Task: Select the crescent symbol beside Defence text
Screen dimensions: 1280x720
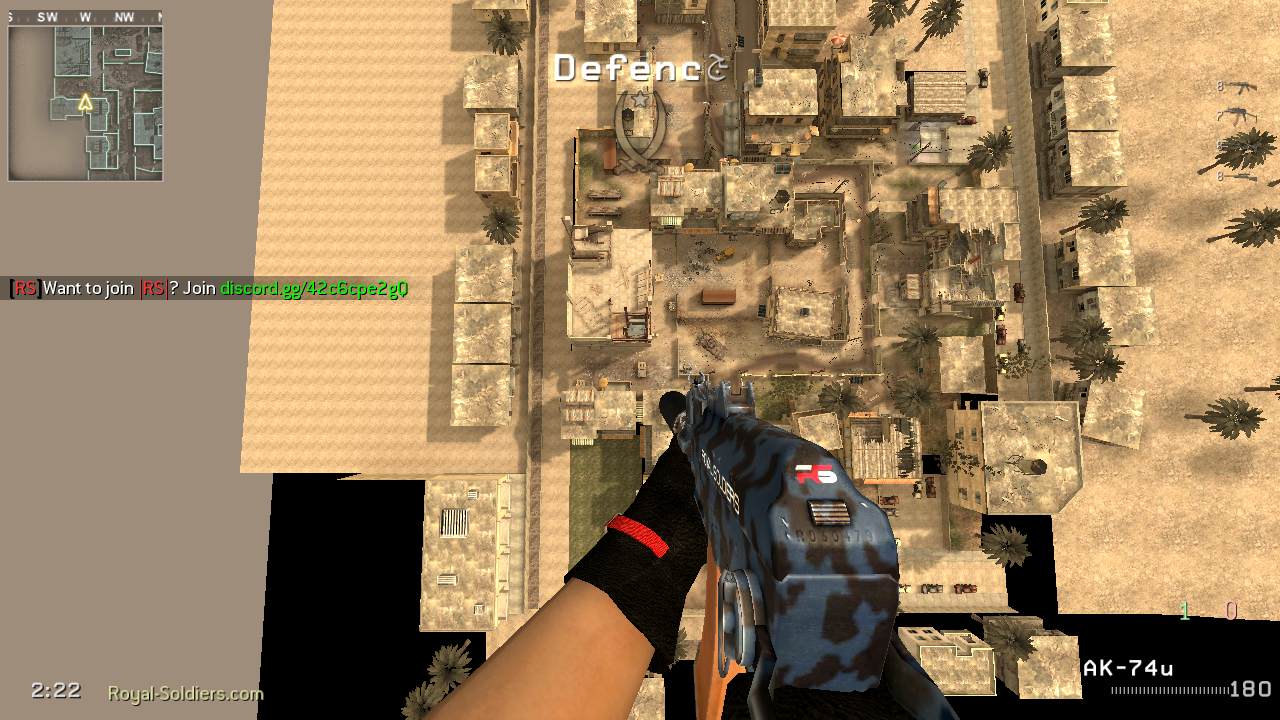Action: (715, 68)
